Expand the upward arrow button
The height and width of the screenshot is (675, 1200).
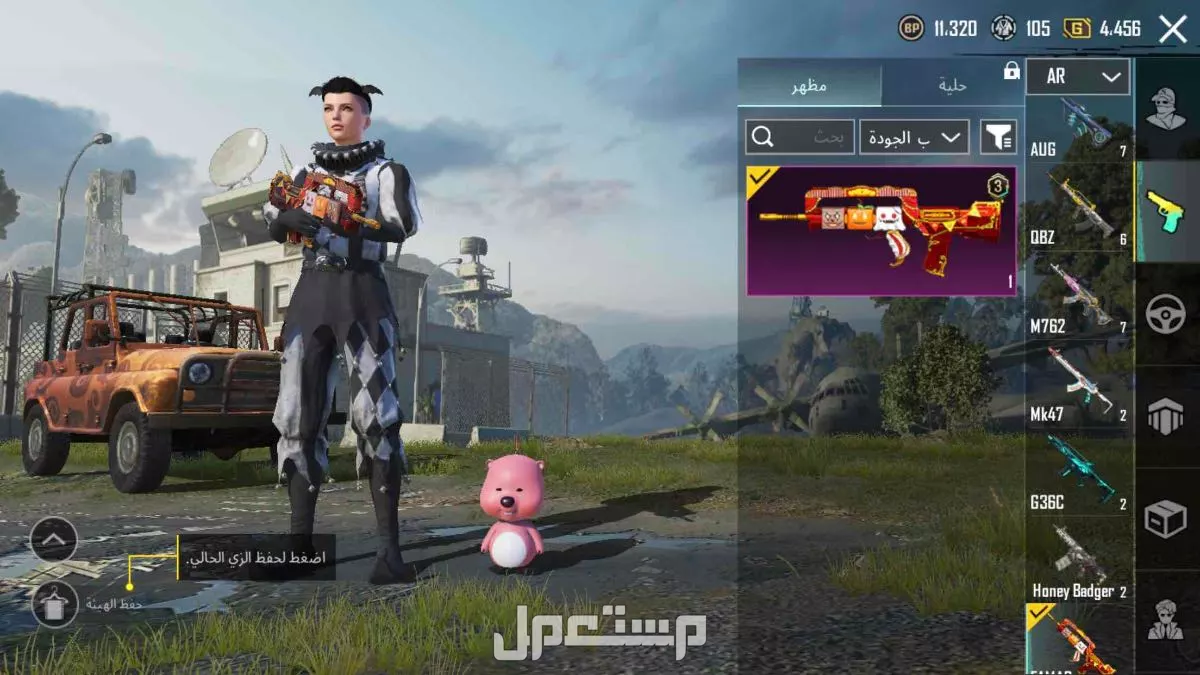pyautogui.click(x=54, y=541)
